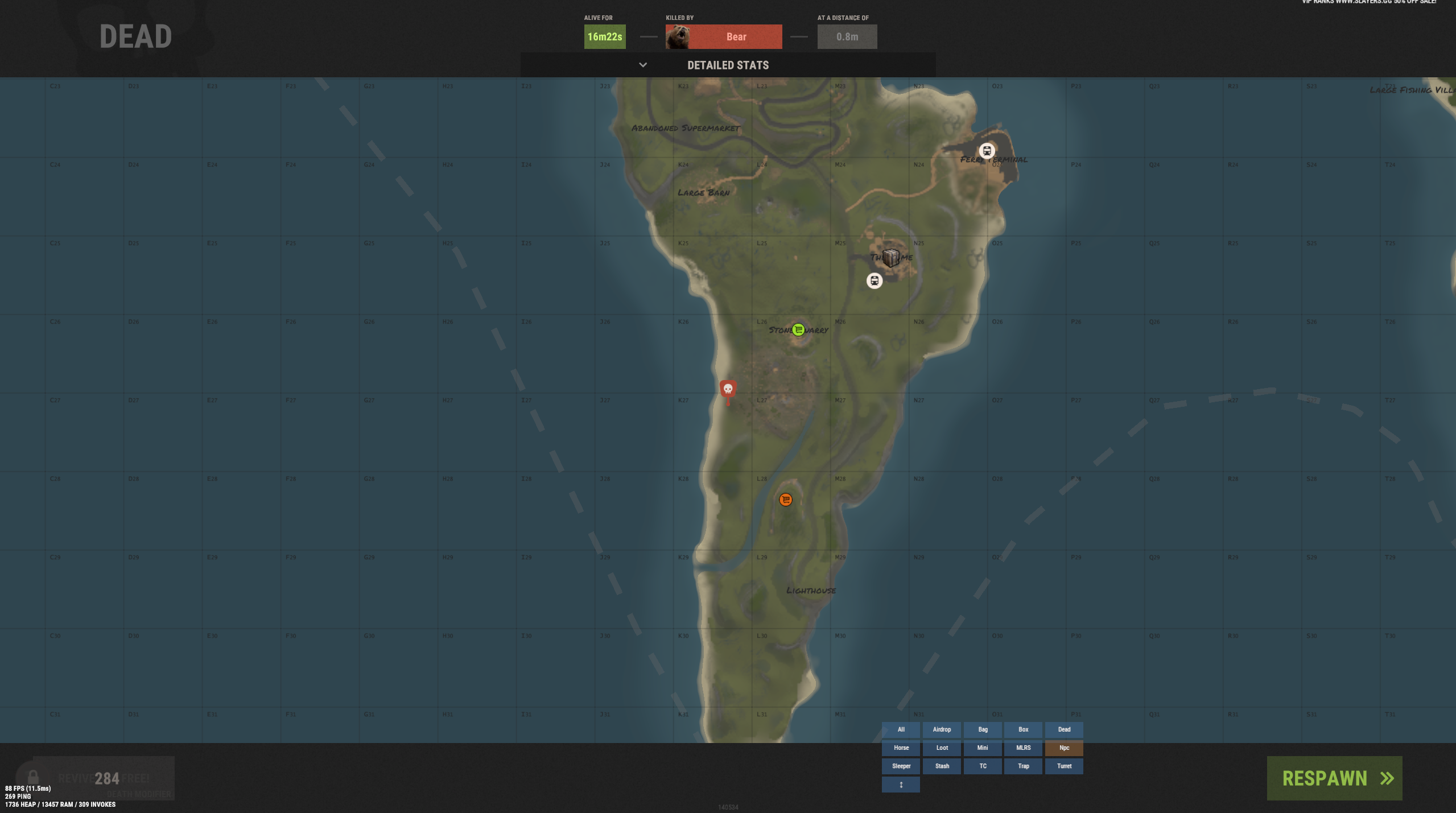
Task: Expand the Detailed Stats panel
Action: point(727,65)
